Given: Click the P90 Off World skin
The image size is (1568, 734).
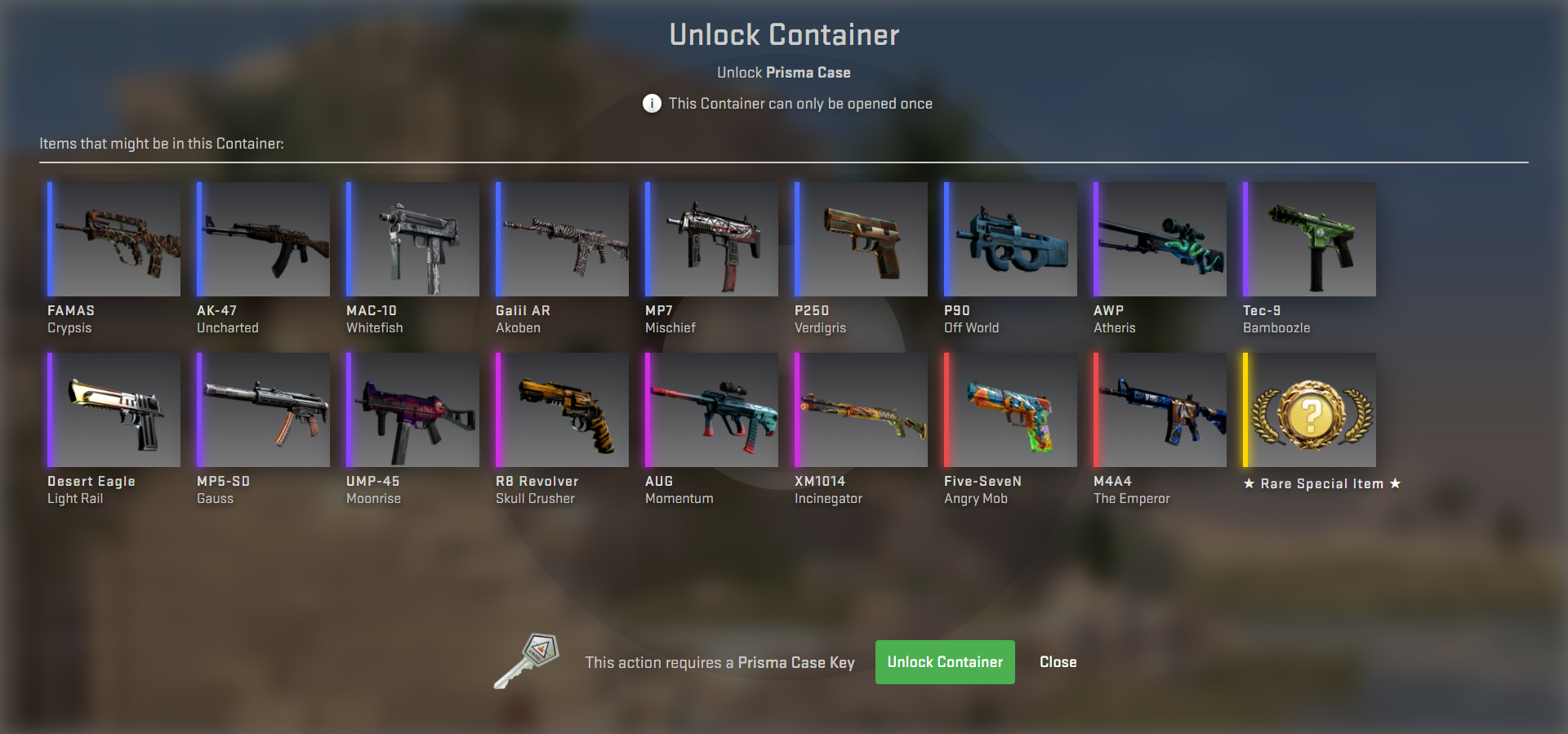Looking at the screenshot, I should click(1009, 238).
